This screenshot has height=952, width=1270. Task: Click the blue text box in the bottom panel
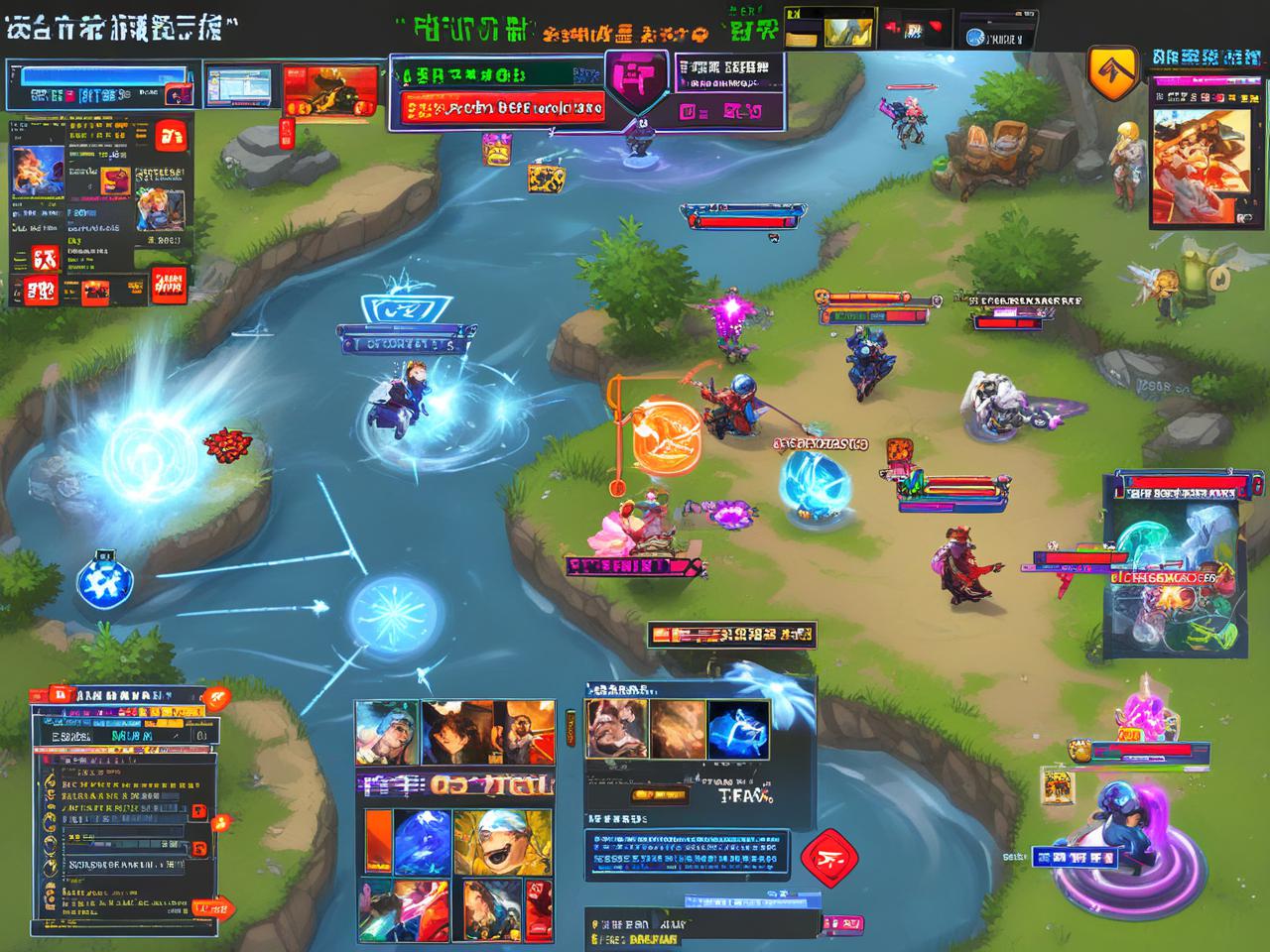coord(687,854)
